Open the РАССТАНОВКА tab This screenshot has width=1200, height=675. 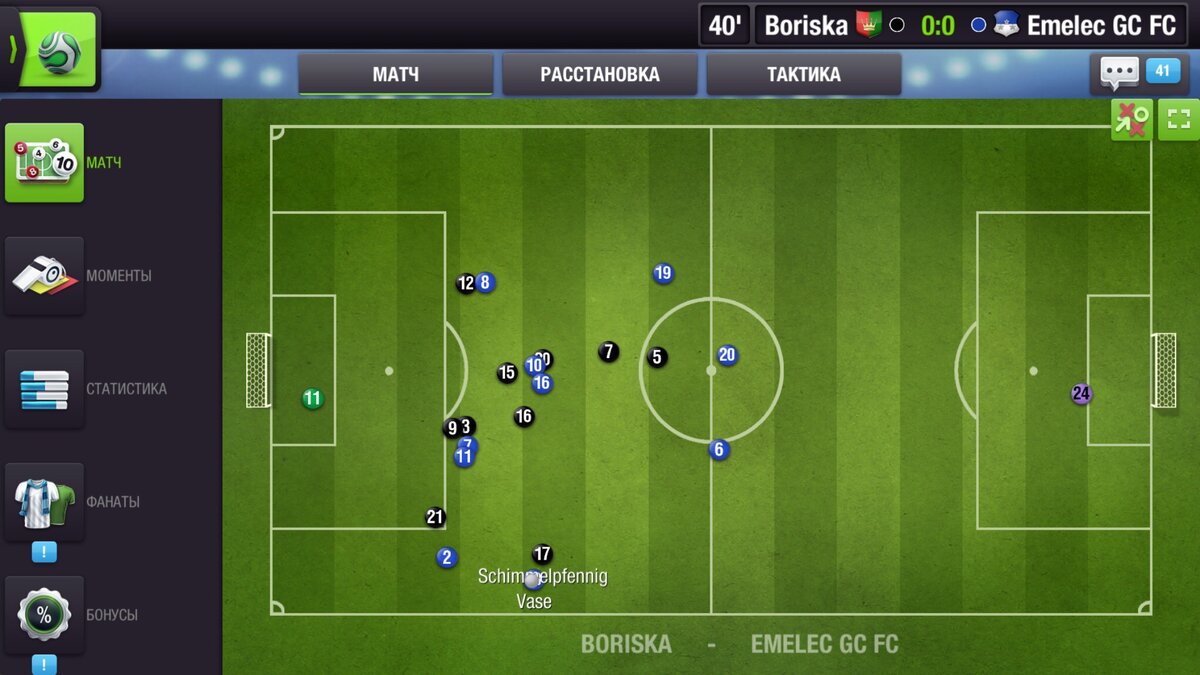pyautogui.click(x=599, y=75)
